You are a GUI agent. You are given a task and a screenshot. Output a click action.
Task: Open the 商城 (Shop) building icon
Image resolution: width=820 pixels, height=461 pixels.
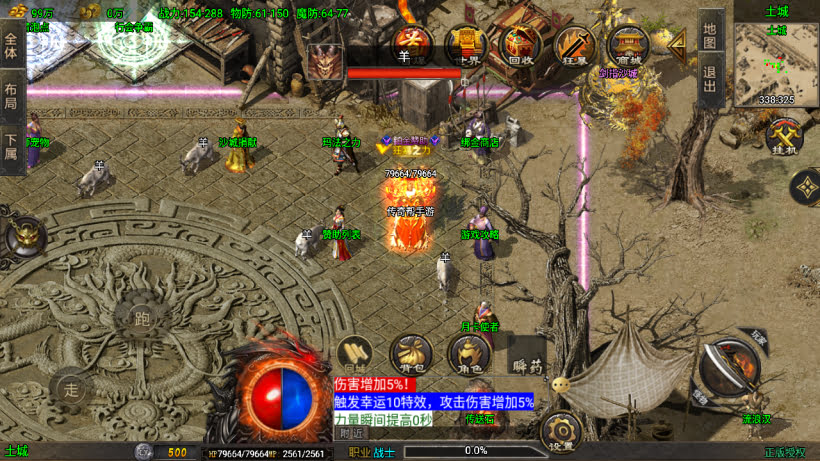point(630,45)
